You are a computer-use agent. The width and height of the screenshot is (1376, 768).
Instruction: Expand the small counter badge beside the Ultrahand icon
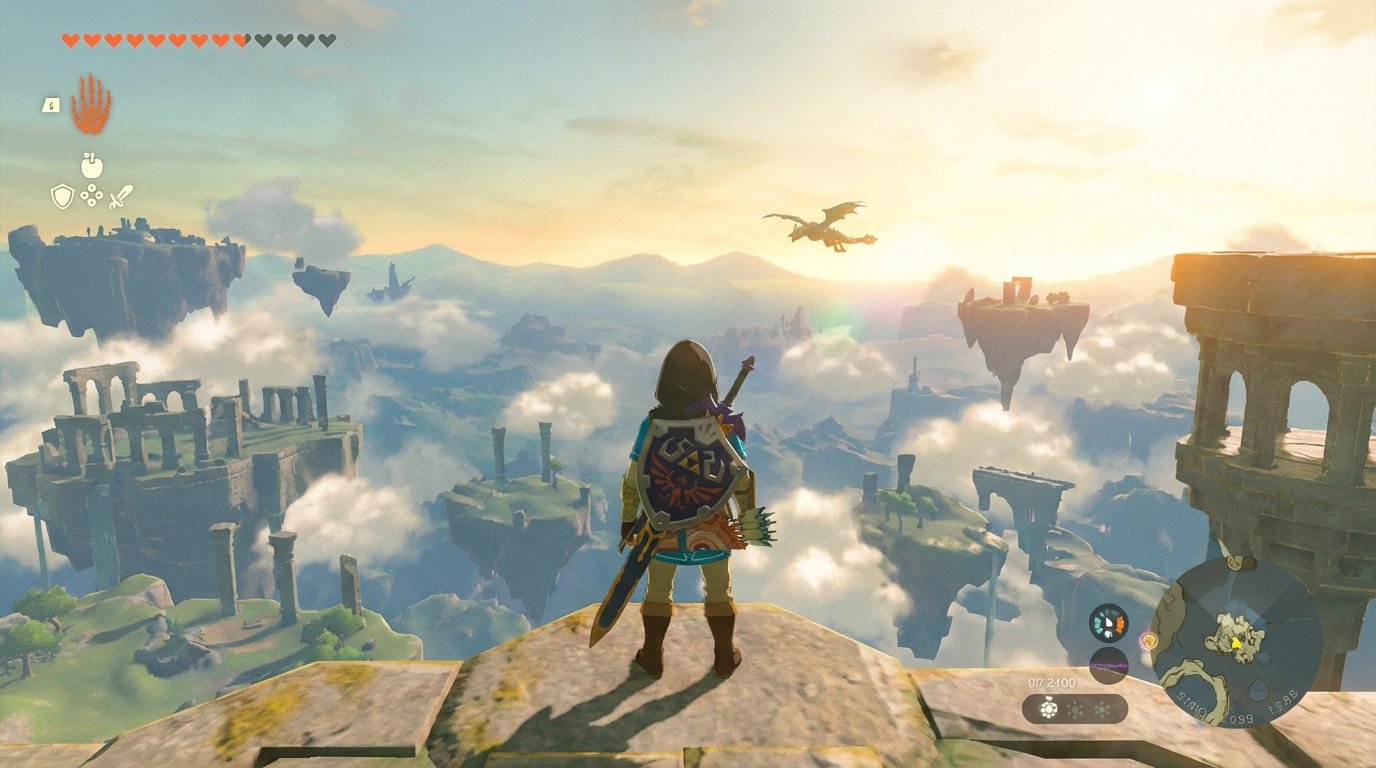pos(51,105)
